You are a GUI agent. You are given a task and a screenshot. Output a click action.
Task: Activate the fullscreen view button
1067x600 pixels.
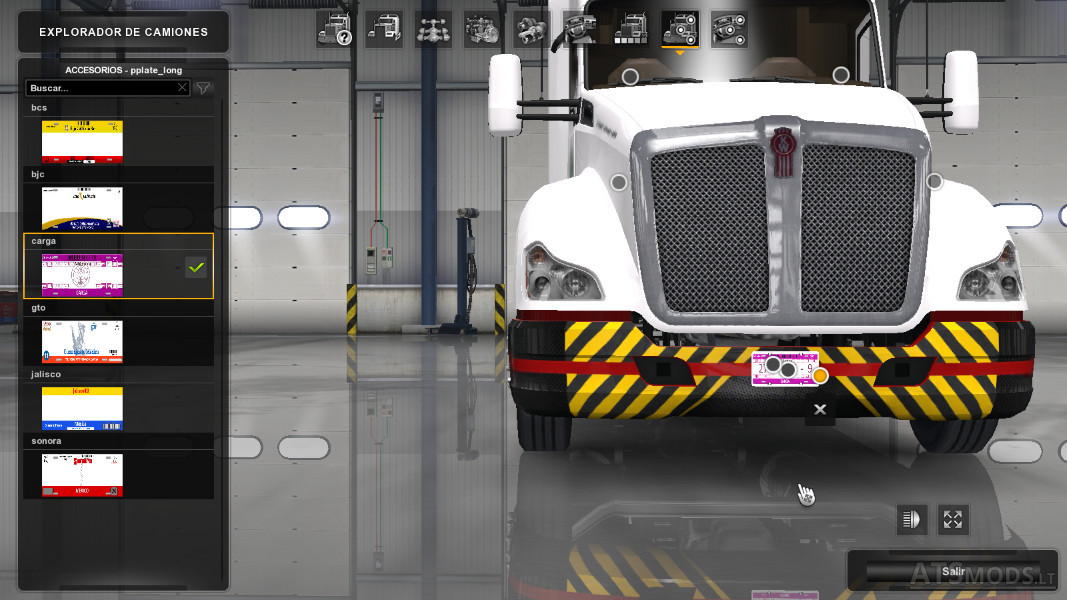point(952,519)
